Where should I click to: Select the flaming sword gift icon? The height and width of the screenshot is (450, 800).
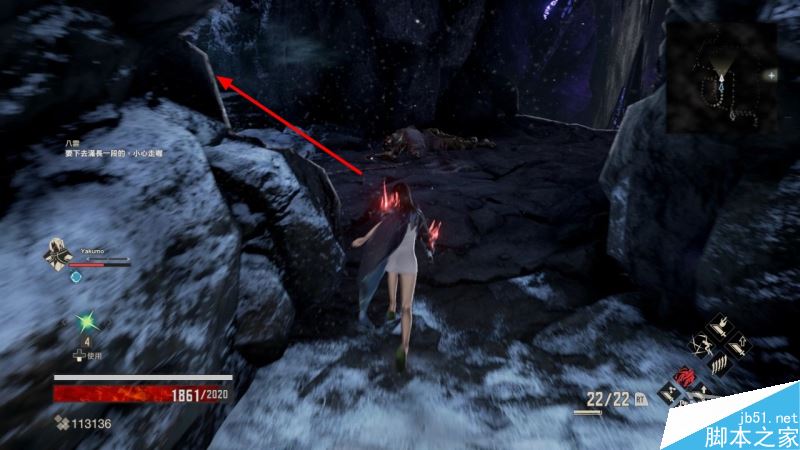point(720,326)
